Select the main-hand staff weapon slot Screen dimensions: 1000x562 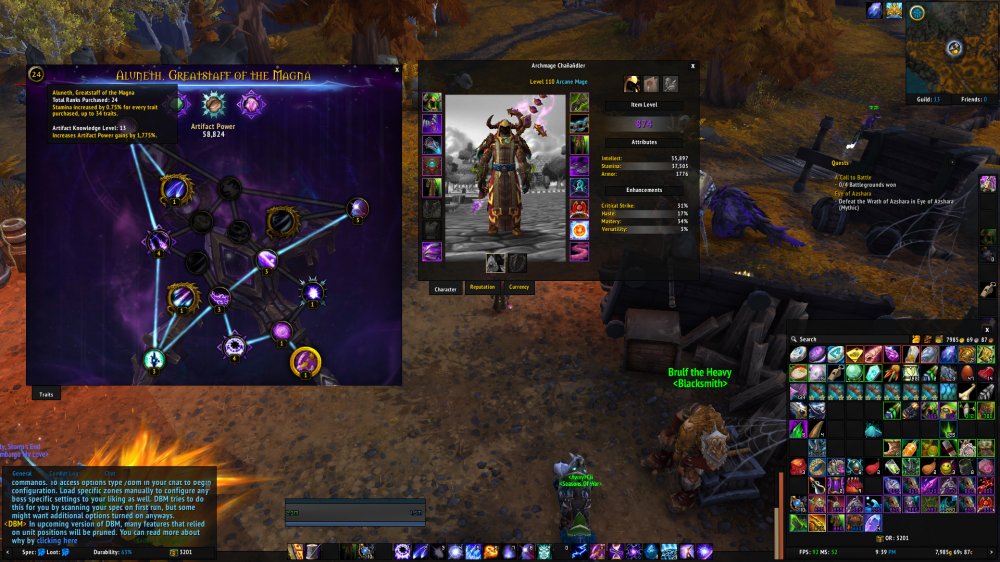(x=495, y=262)
